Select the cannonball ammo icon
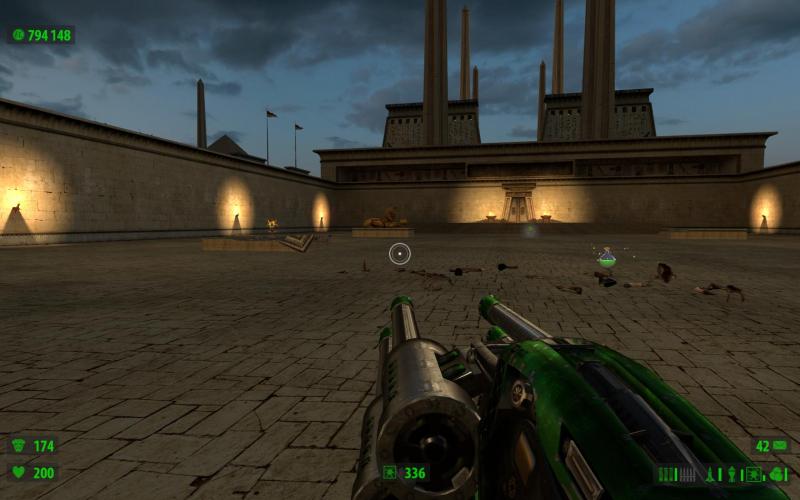The image size is (800, 500). click(776, 475)
